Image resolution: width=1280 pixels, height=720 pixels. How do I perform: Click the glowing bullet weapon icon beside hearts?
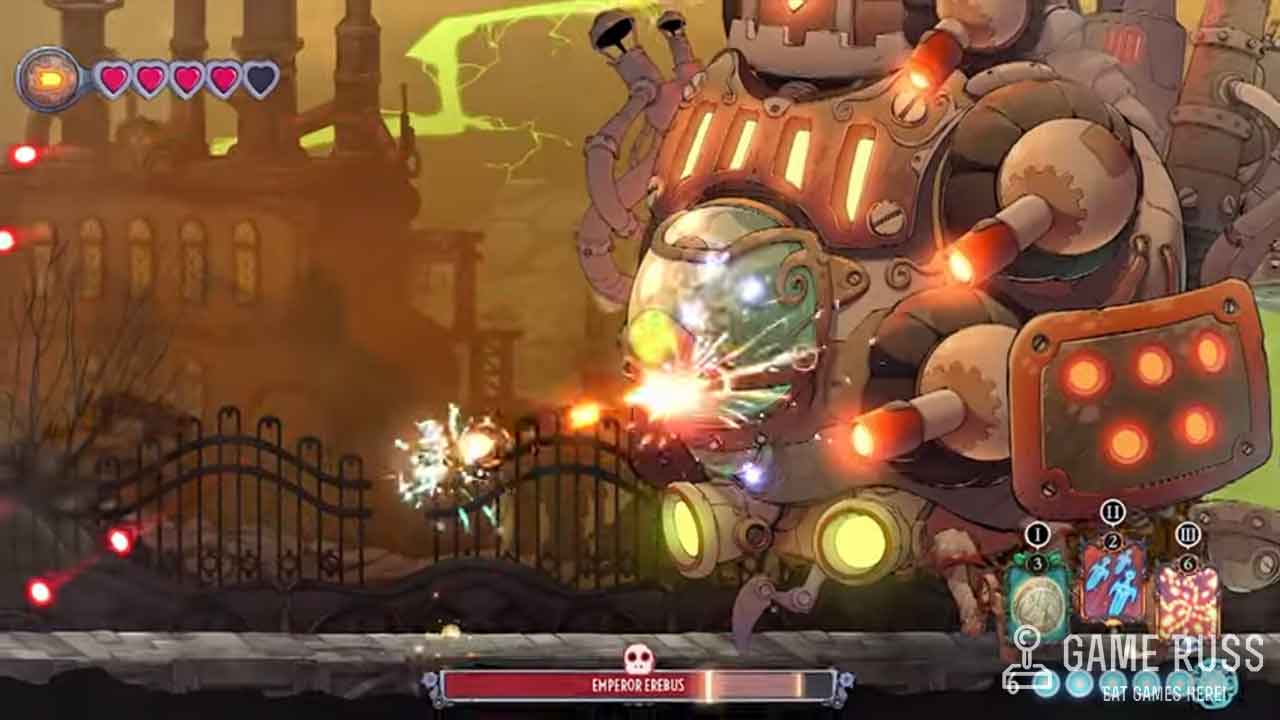(49, 79)
